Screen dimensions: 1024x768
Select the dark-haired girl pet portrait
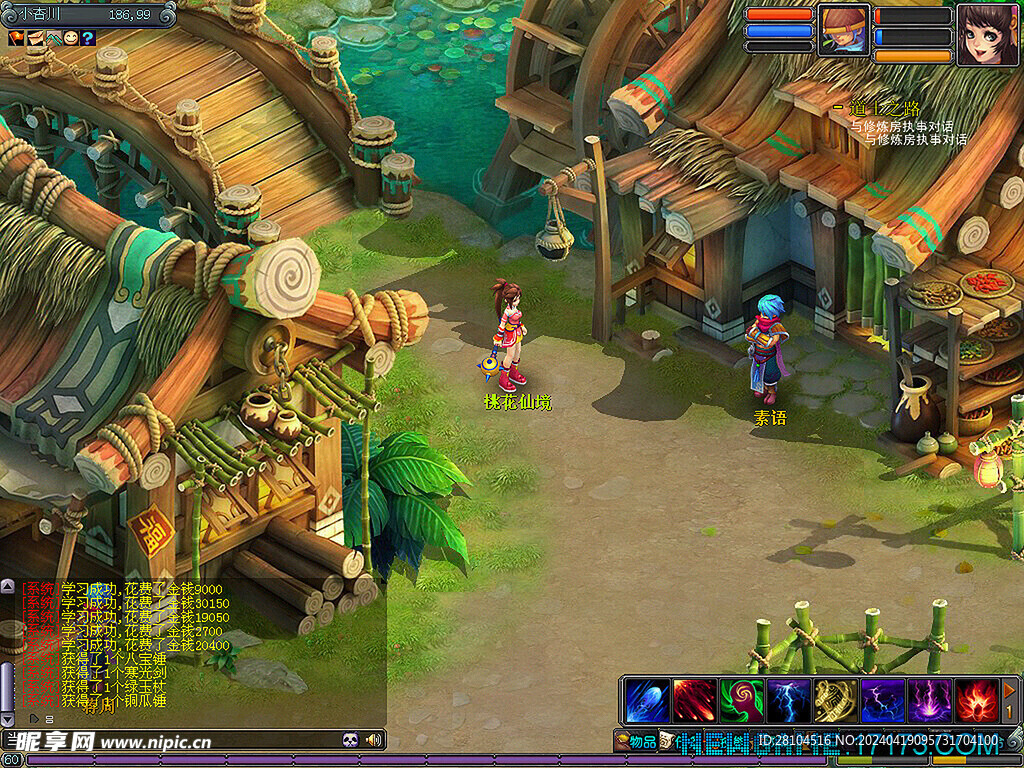click(x=987, y=34)
